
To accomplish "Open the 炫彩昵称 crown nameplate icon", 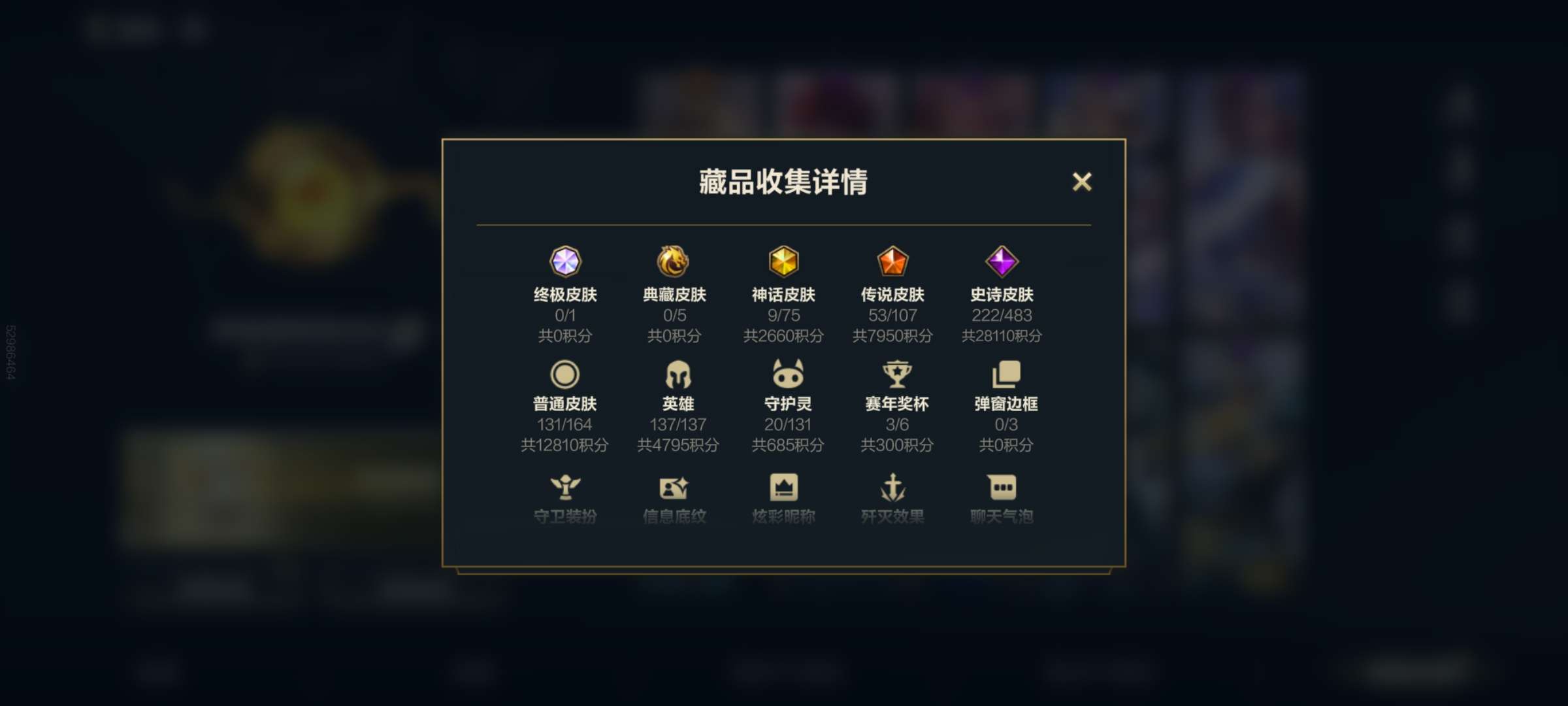I will 785,487.
